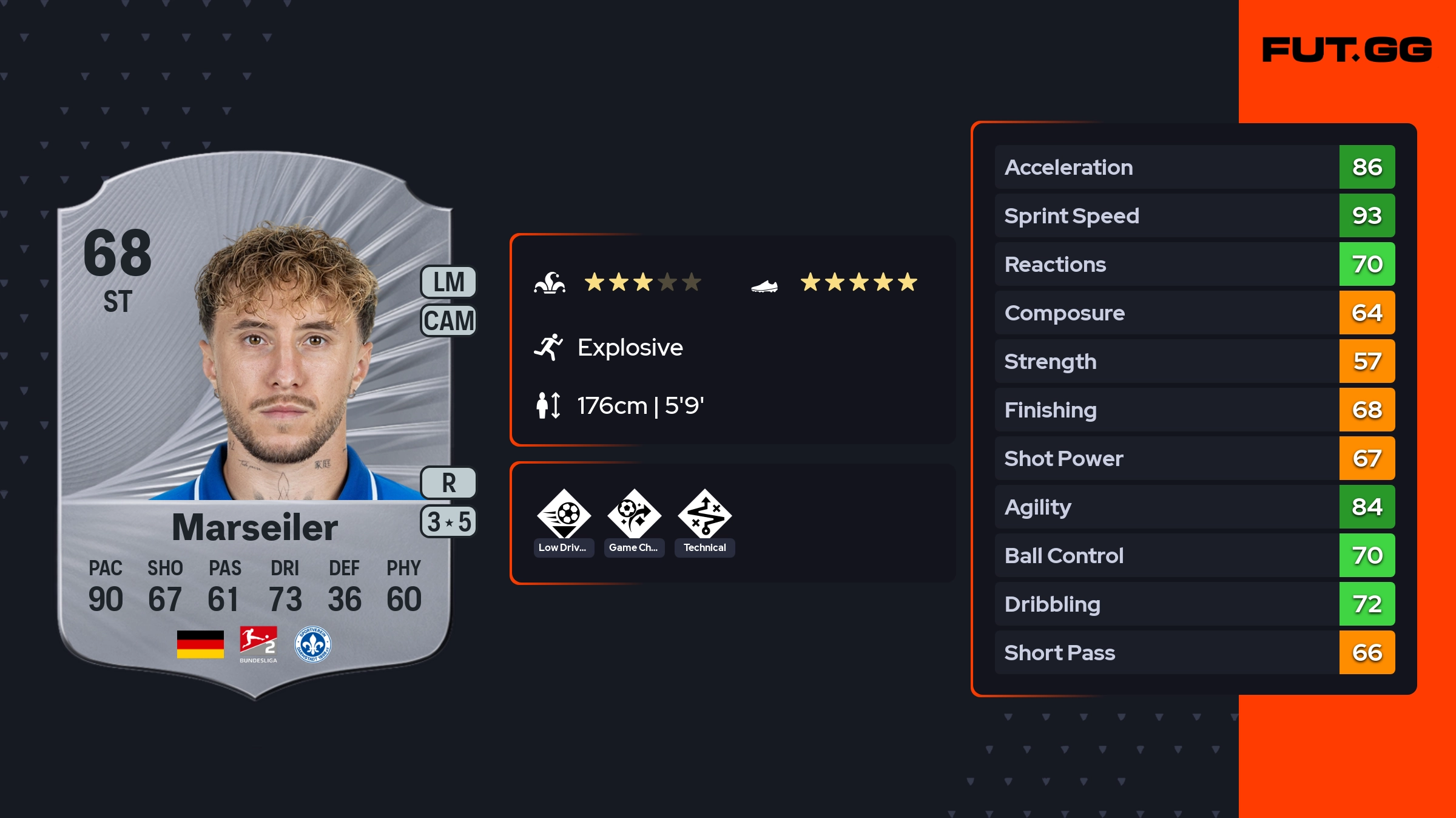The image size is (1456, 818).
Task: Choose the CAM alternate position badge
Action: pyautogui.click(x=448, y=320)
